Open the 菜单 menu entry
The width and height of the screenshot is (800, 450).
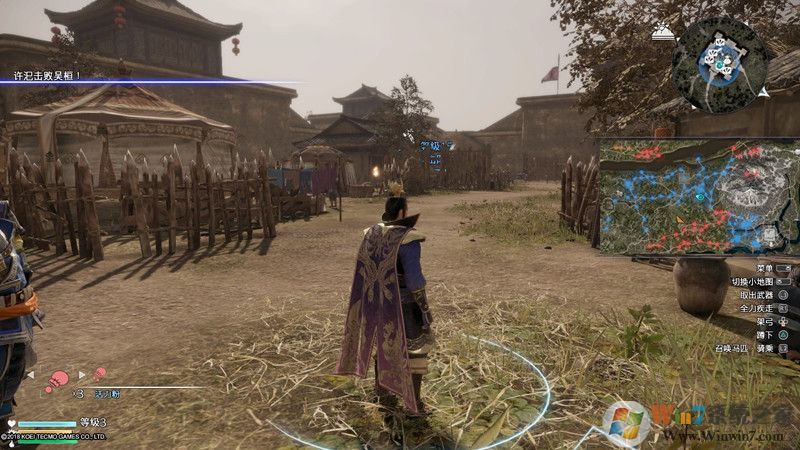tap(765, 269)
